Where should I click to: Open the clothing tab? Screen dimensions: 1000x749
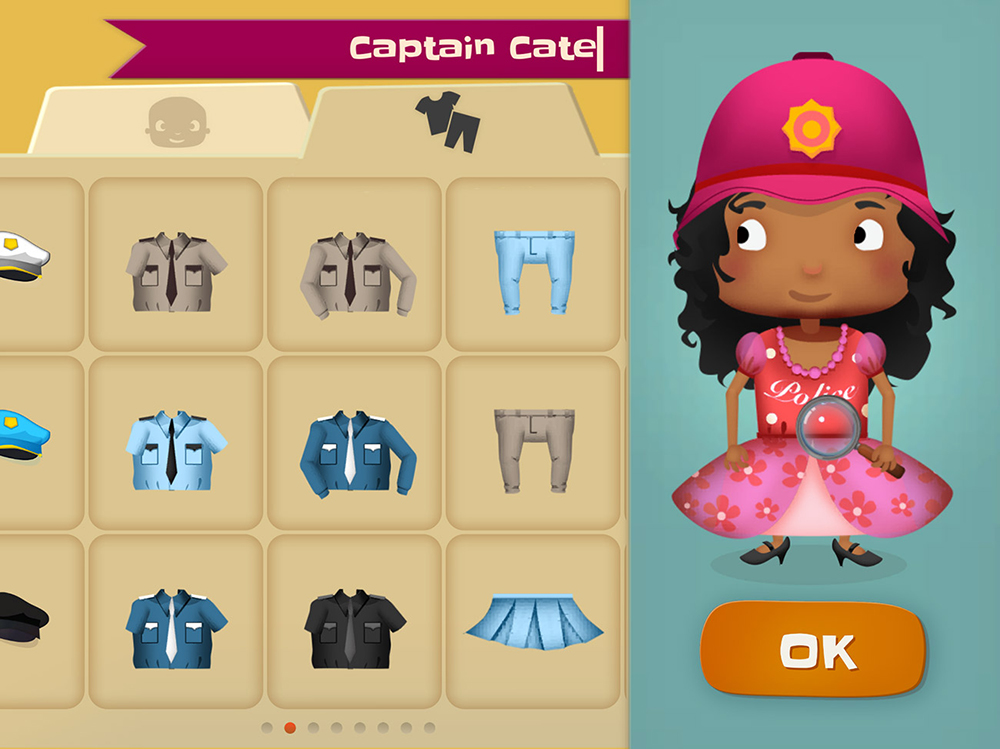447,121
